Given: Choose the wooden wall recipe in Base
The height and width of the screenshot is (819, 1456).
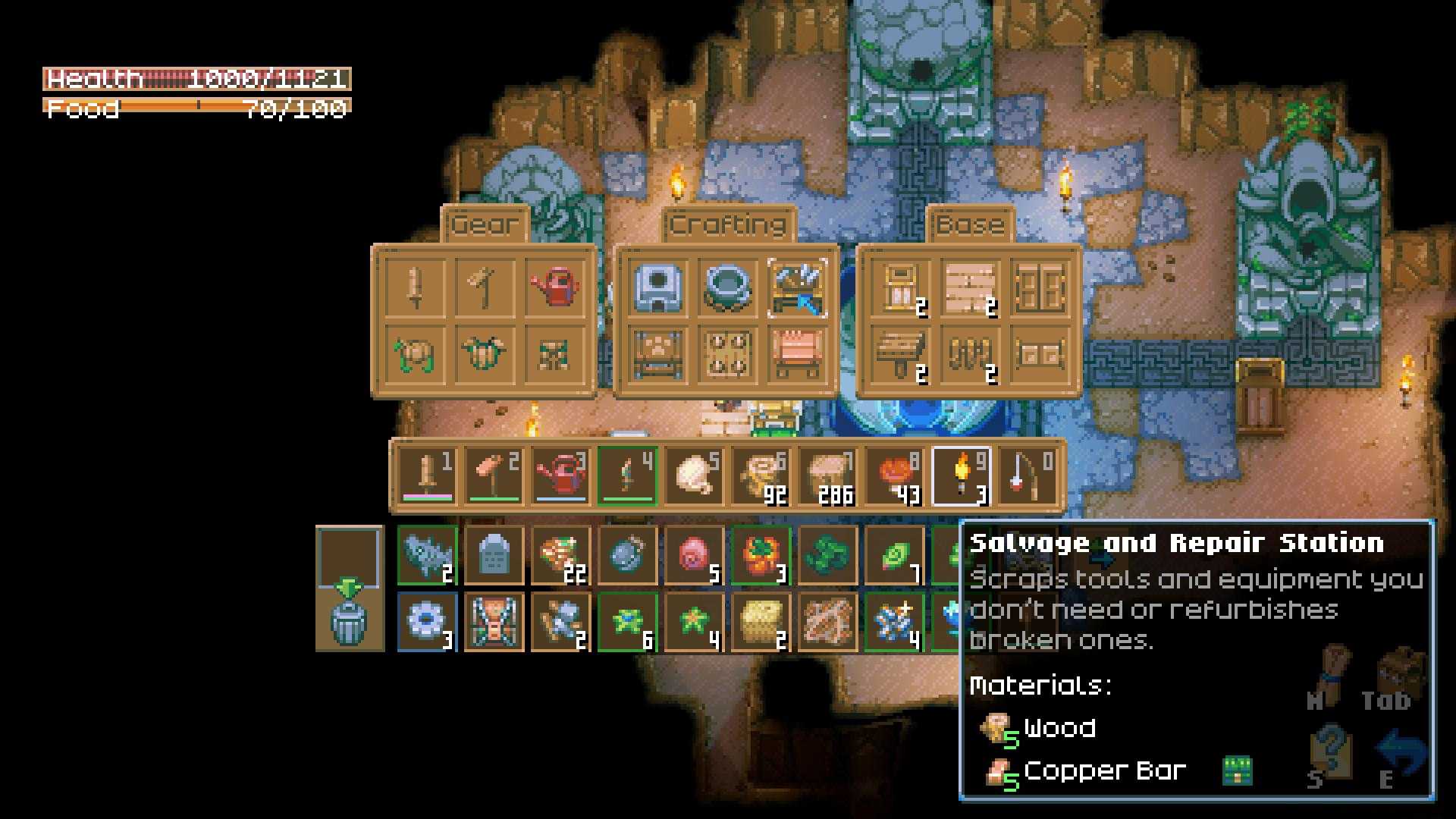Looking at the screenshot, I should coord(970,287).
